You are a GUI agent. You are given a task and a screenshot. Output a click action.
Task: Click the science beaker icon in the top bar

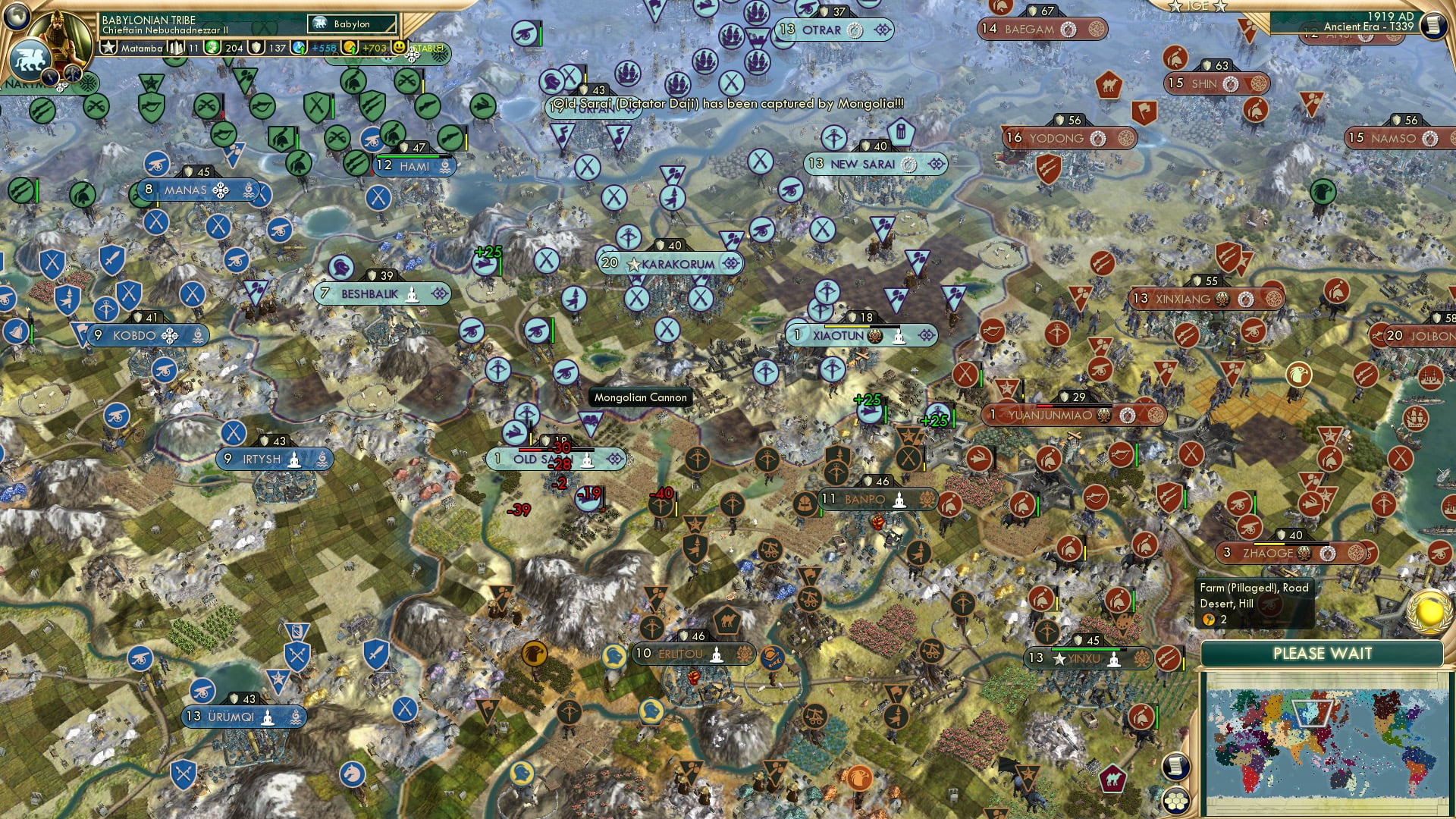click(297, 49)
